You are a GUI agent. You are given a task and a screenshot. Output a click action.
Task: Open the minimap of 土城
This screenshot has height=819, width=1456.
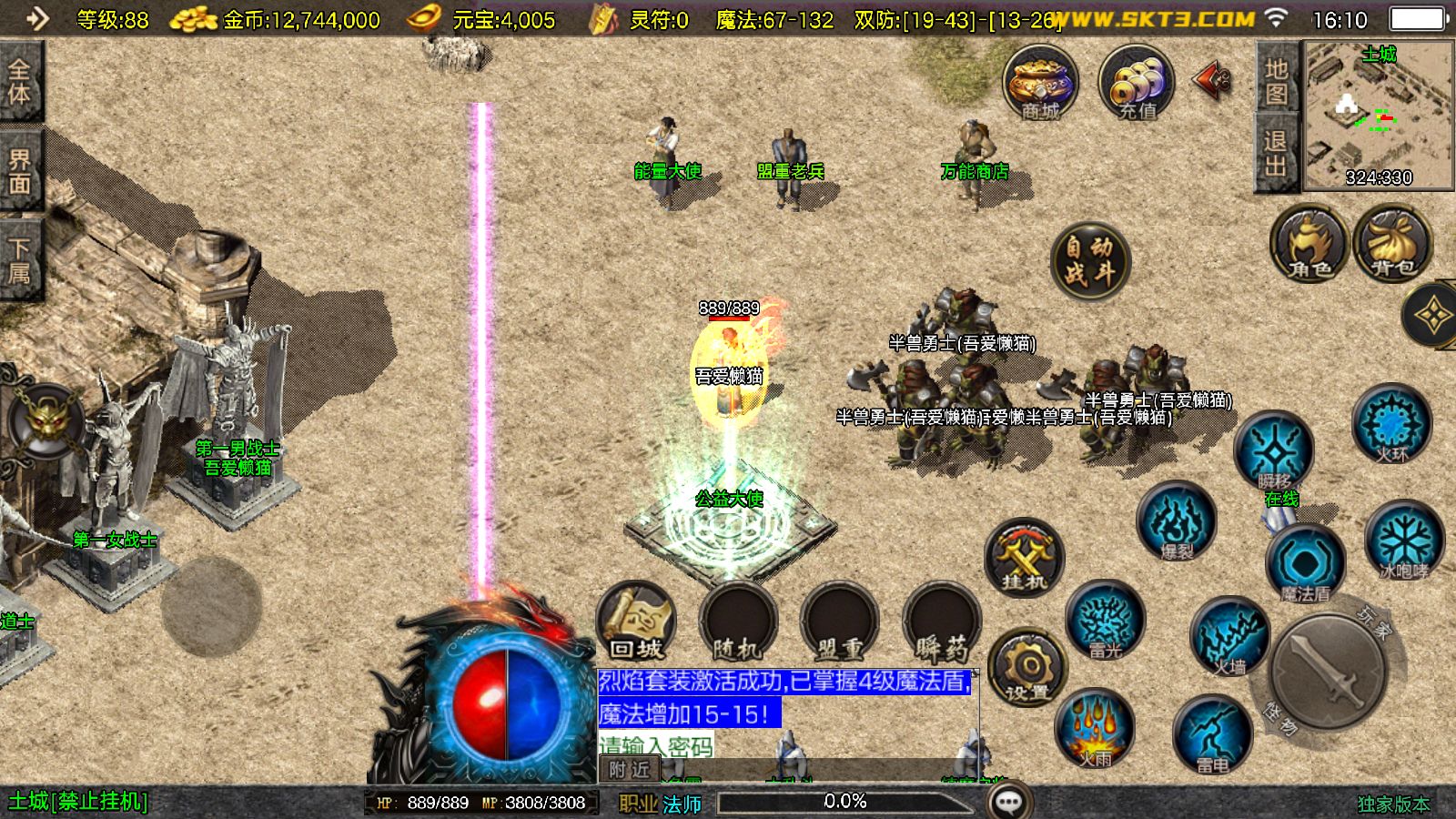(1379, 115)
